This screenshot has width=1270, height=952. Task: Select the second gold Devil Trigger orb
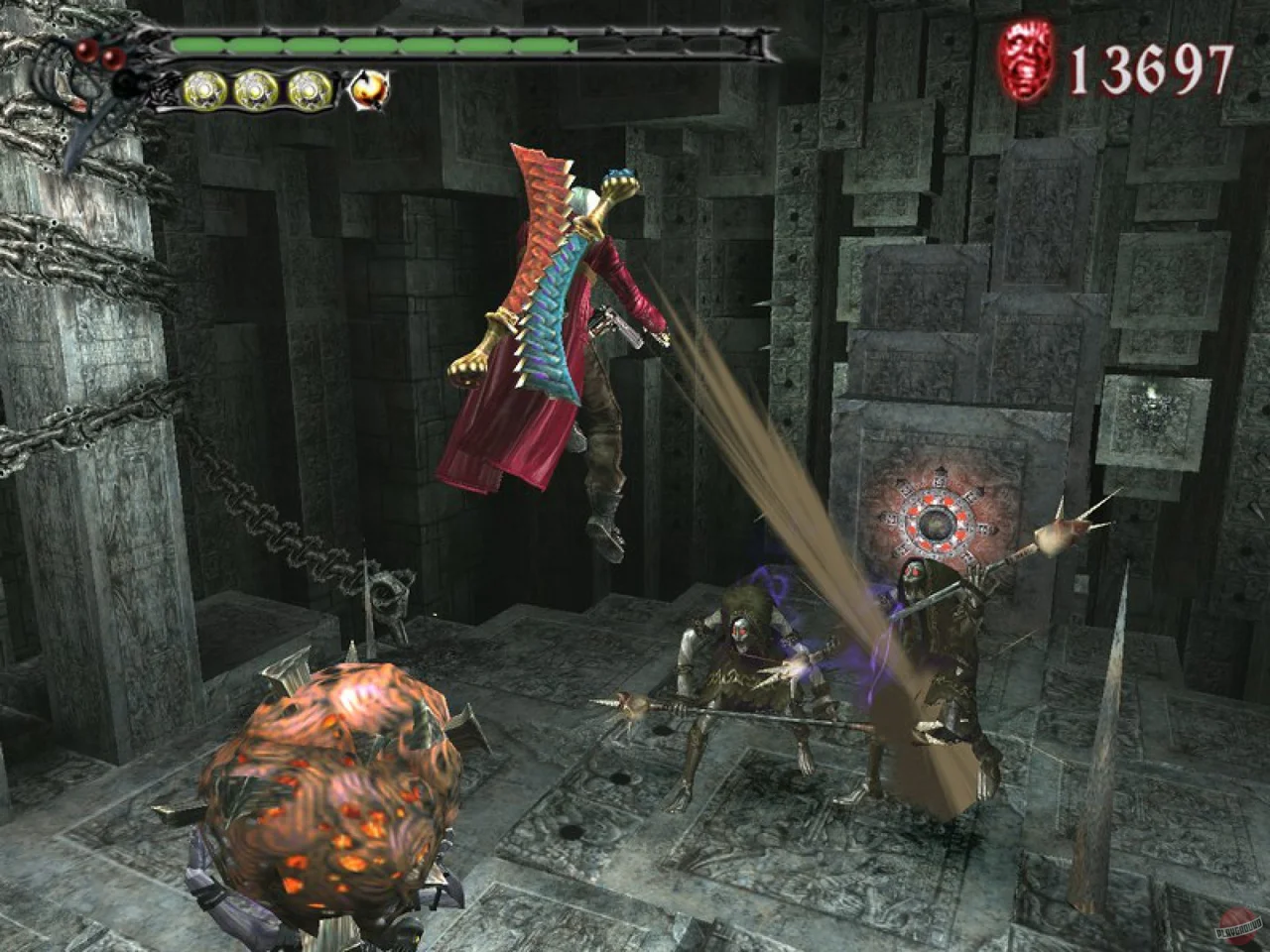[x=258, y=87]
